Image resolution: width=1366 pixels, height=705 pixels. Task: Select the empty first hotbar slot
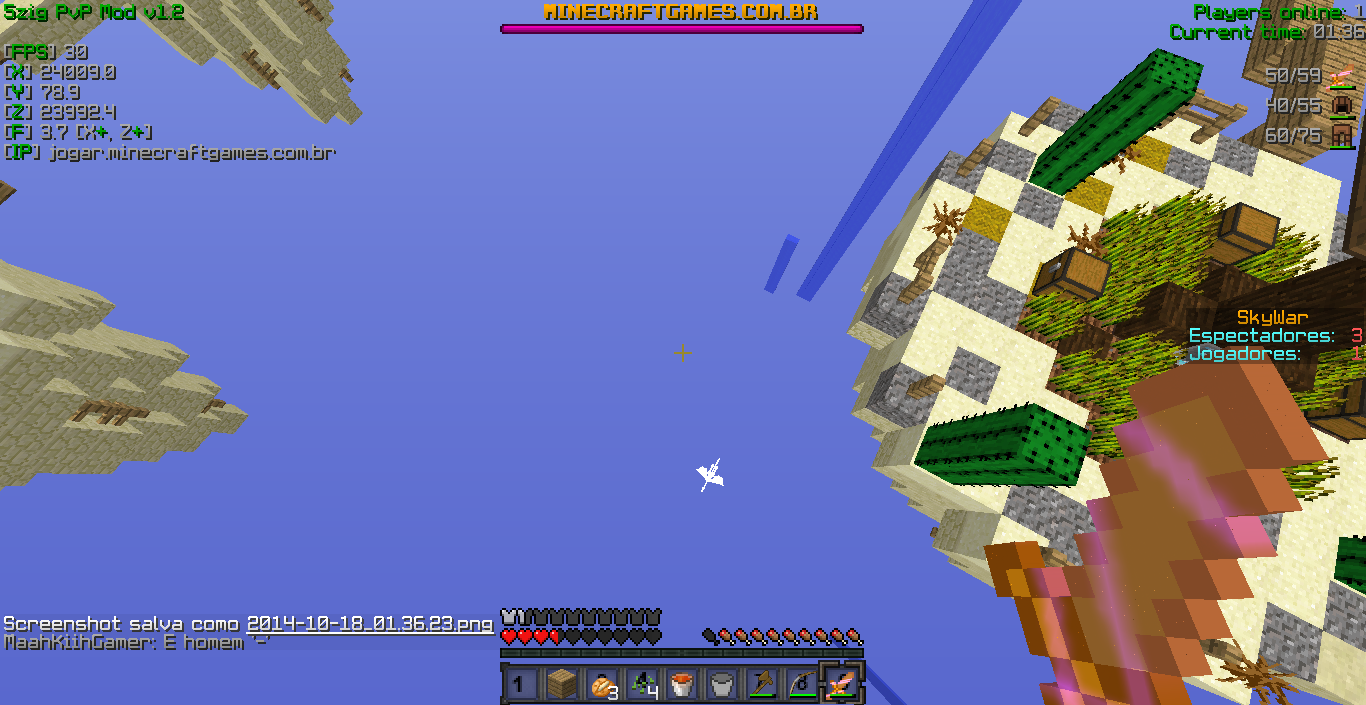click(x=521, y=684)
